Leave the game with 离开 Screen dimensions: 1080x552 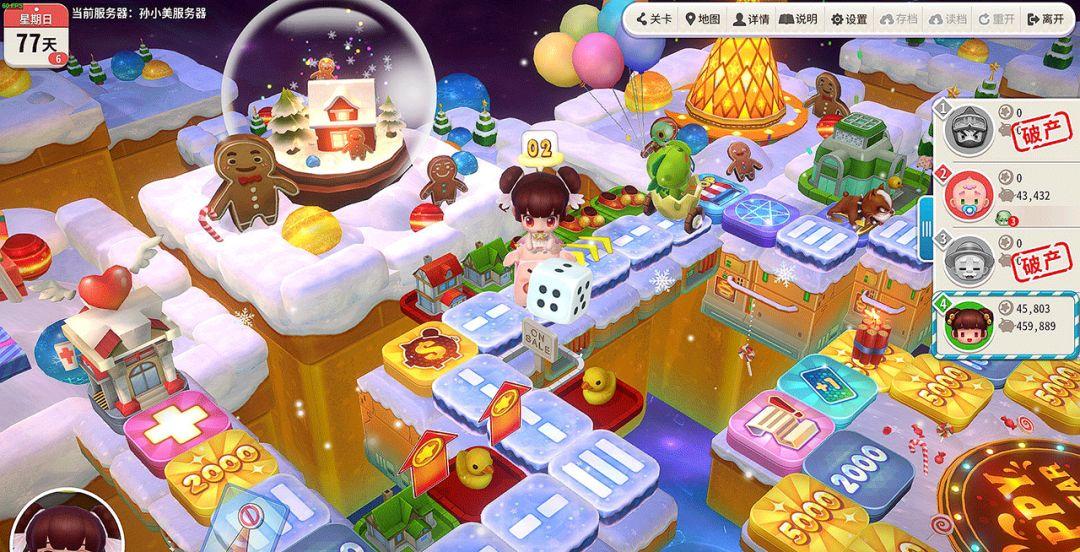pyautogui.click(x=1045, y=19)
